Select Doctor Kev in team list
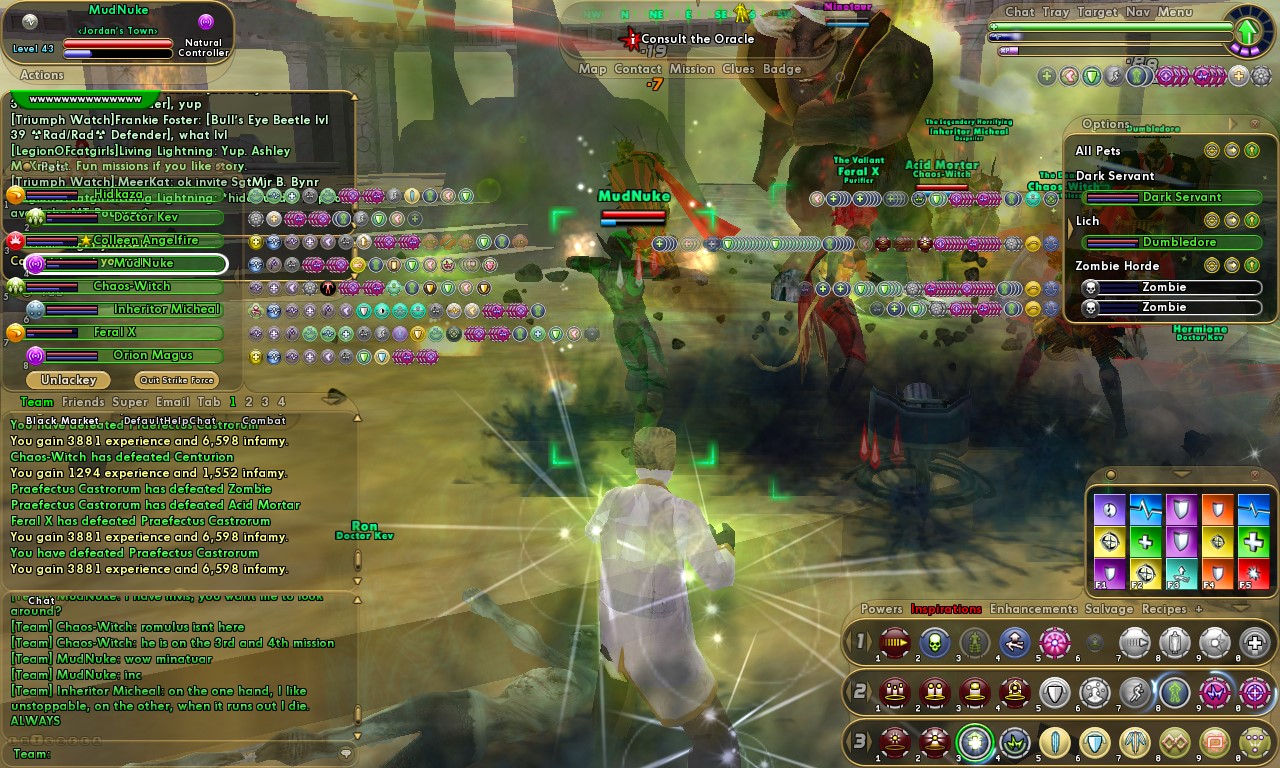Viewport: 1280px width, 768px height. tap(145, 217)
